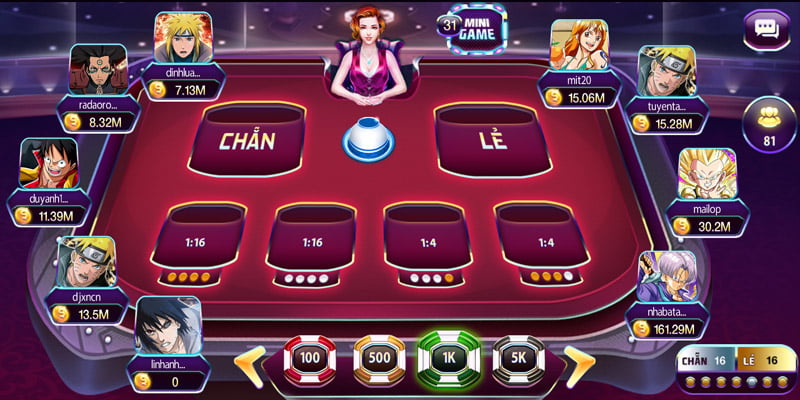Pick the 5K chip

pyautogui.click(x=518, y=358)
